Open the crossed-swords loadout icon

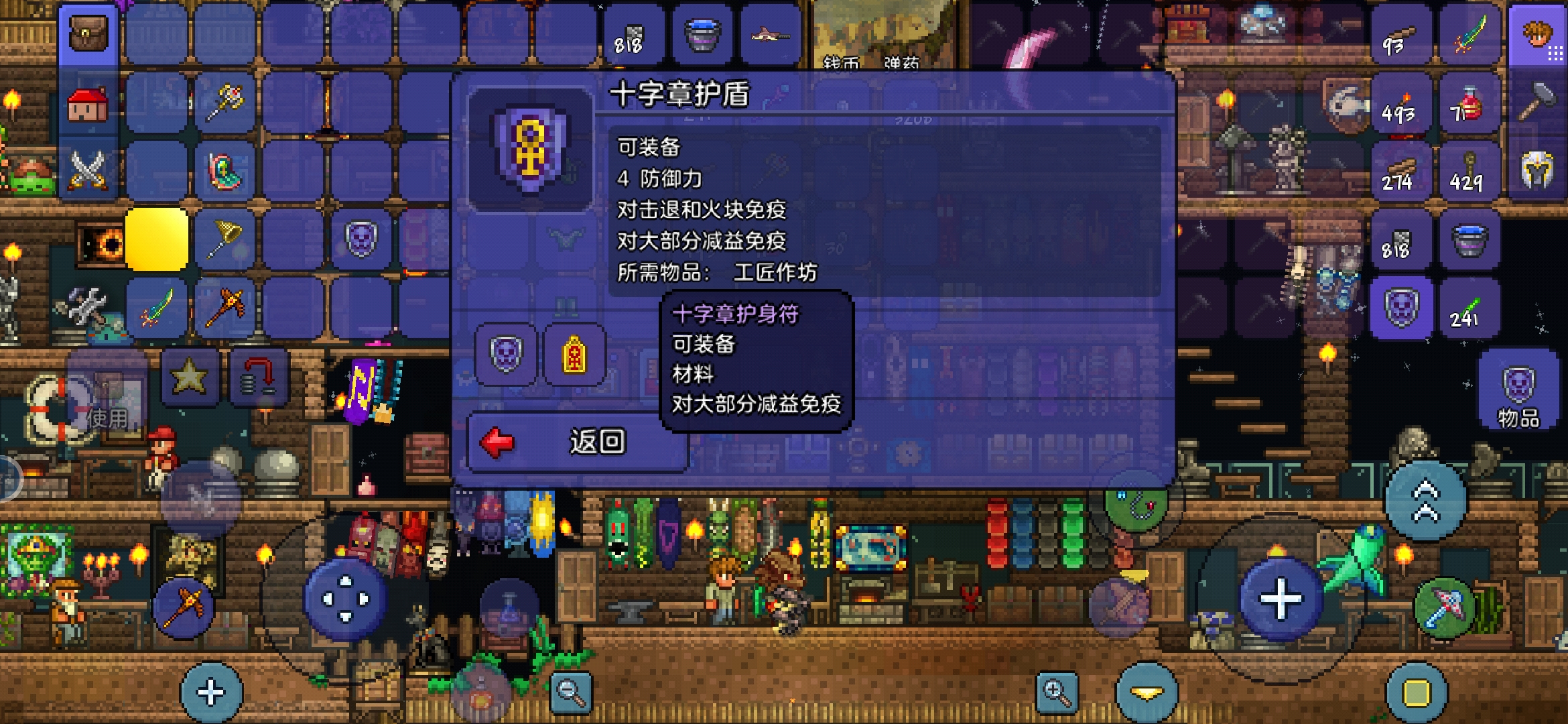point(89,168)
